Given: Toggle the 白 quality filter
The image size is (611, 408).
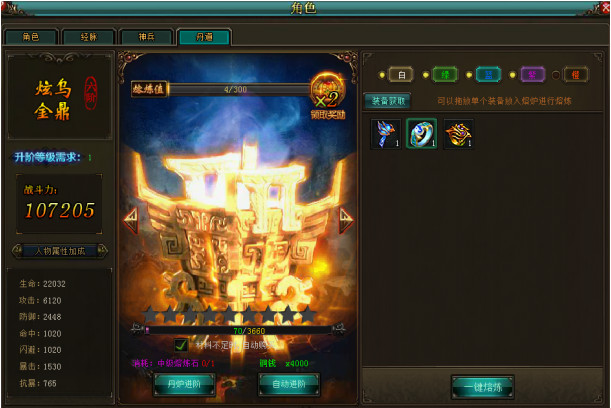Looking at the screenshot, I should pos(400,75).
